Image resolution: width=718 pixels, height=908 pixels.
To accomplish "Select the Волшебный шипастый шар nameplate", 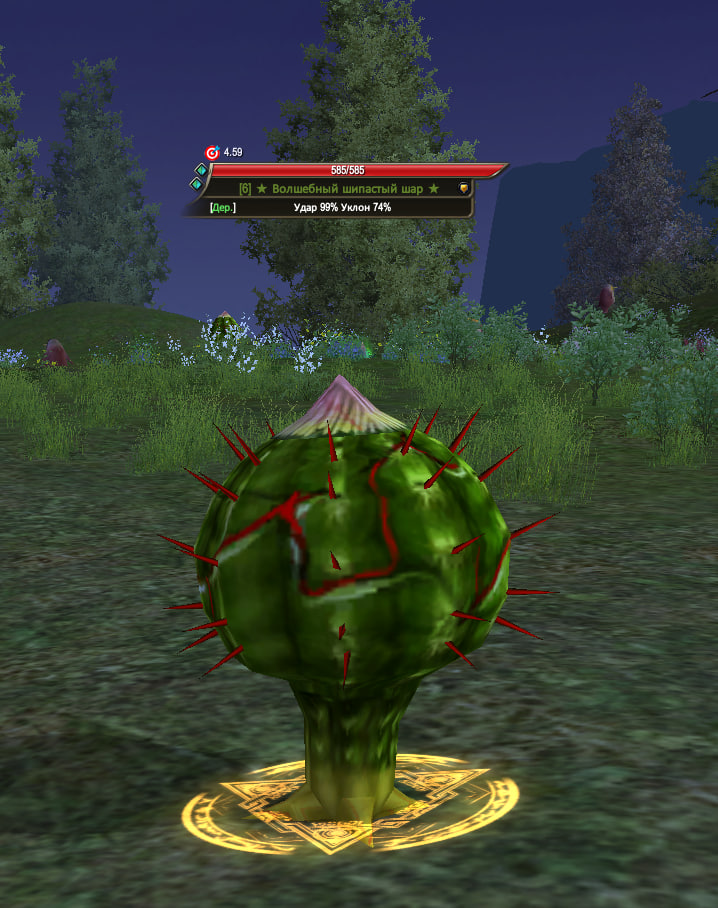I will point(340,188).
